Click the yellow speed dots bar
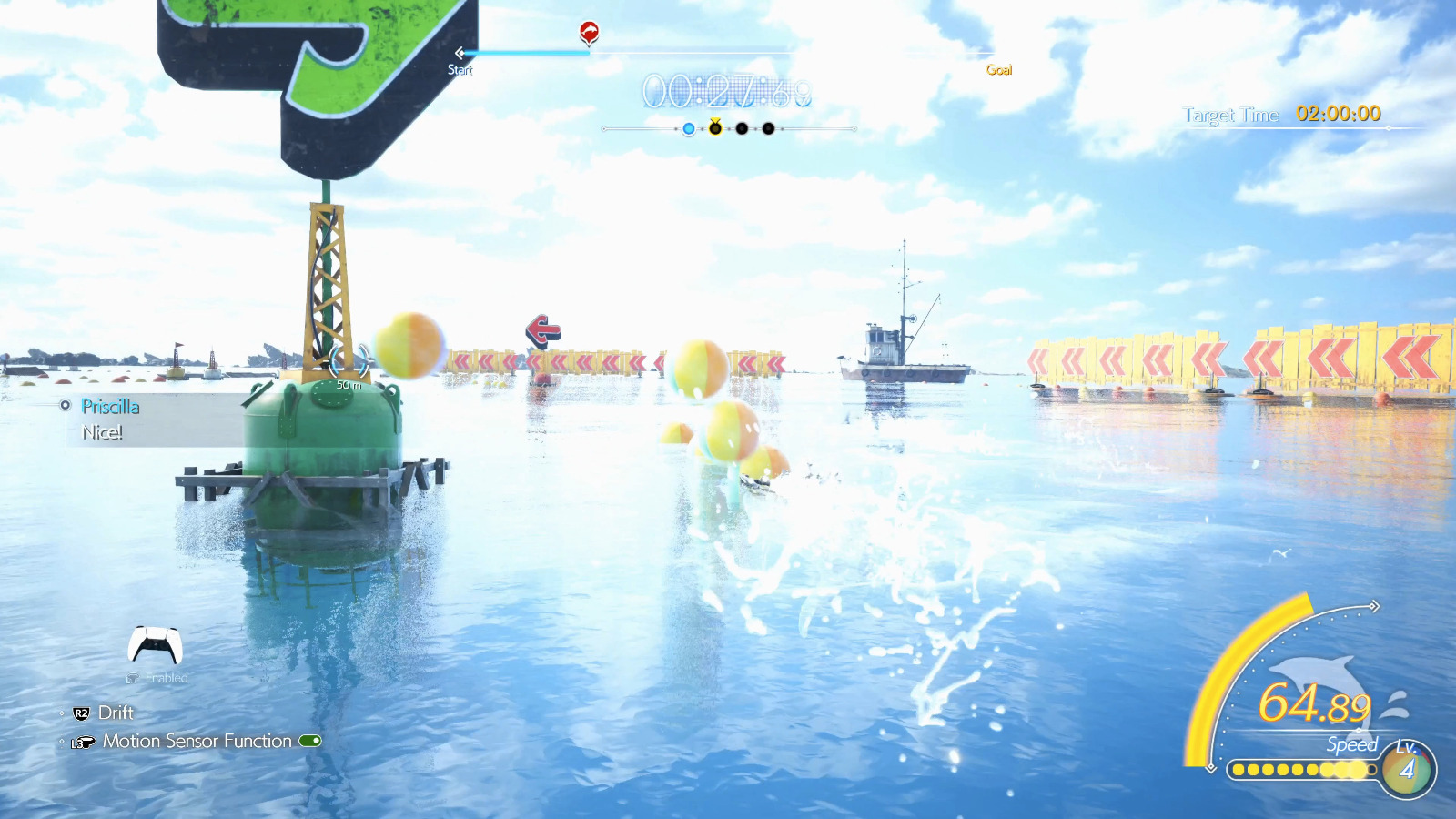The height and width of the screenshot is (819, 1456). (1301, 771)
